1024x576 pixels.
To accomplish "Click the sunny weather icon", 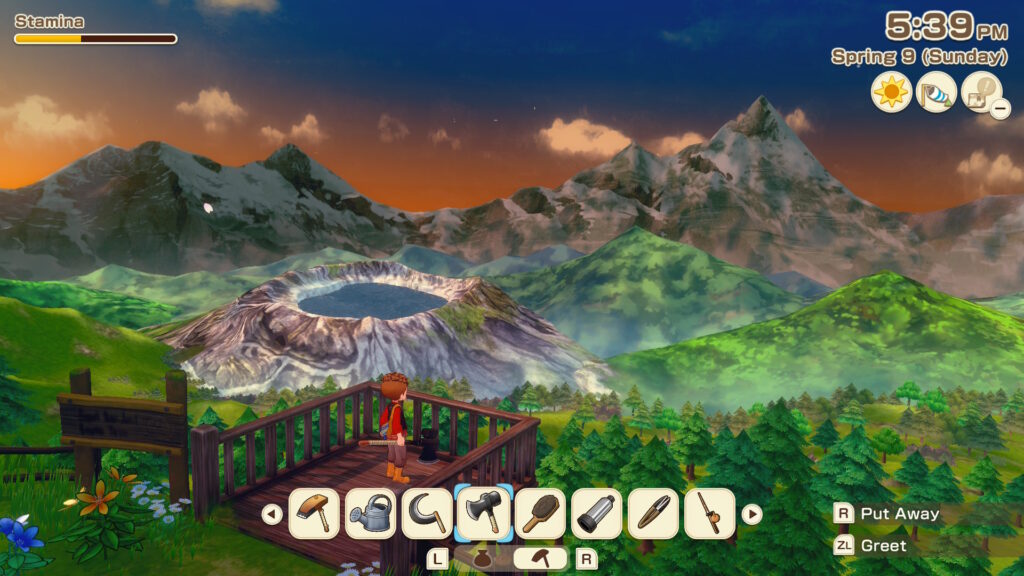I will (891, 92).
